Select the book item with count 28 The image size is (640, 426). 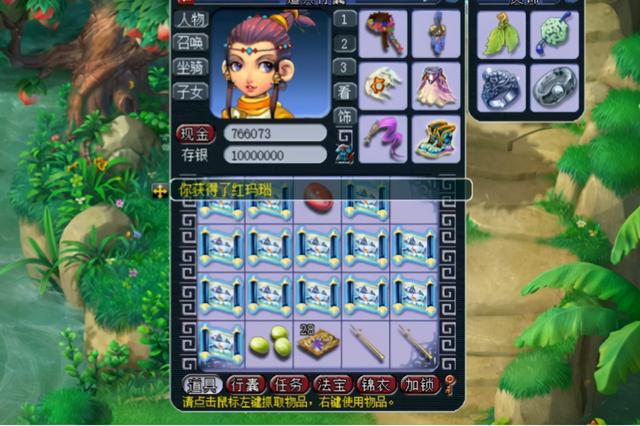point(318,342)
